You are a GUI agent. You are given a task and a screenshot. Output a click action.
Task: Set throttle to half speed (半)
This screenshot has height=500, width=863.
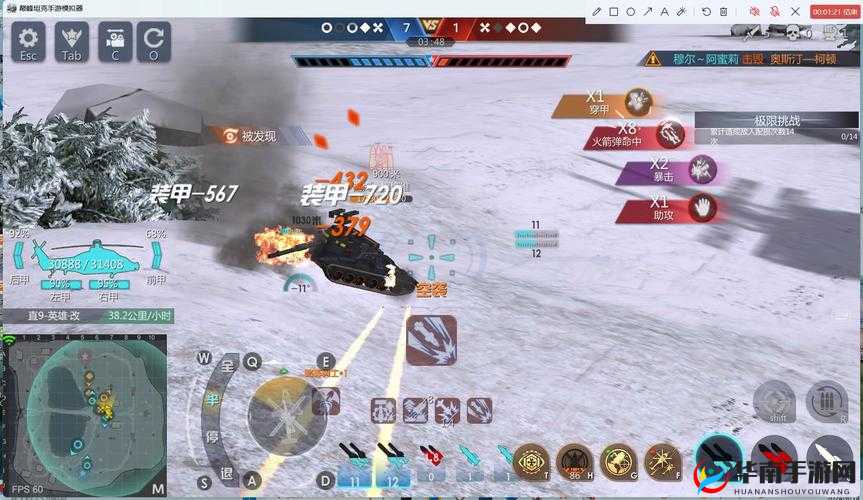(213, 400)
